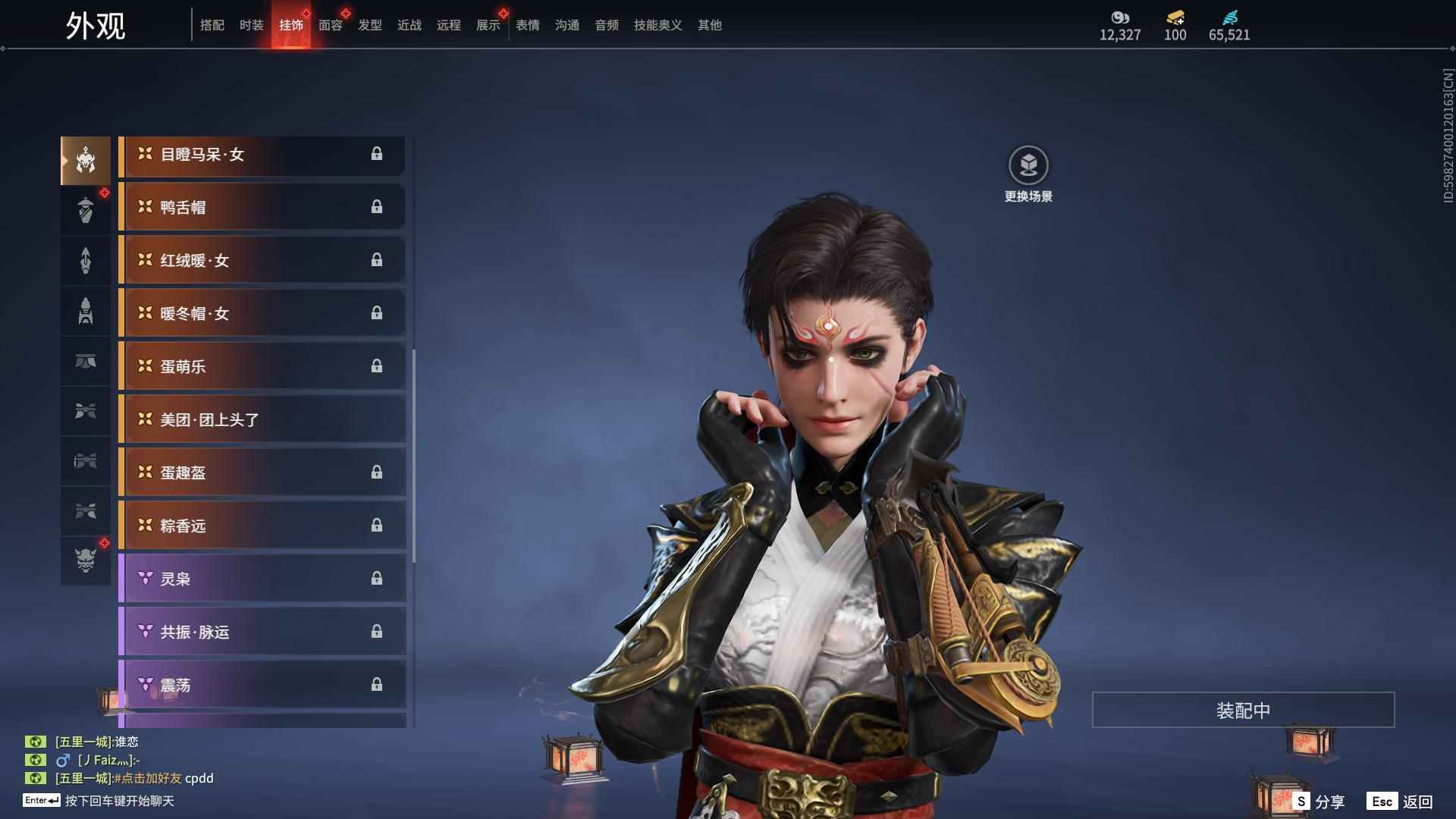This screenshot has width=1456, height=819.
Task: Open the 其他 tab
Action: (x=710, y=25)
